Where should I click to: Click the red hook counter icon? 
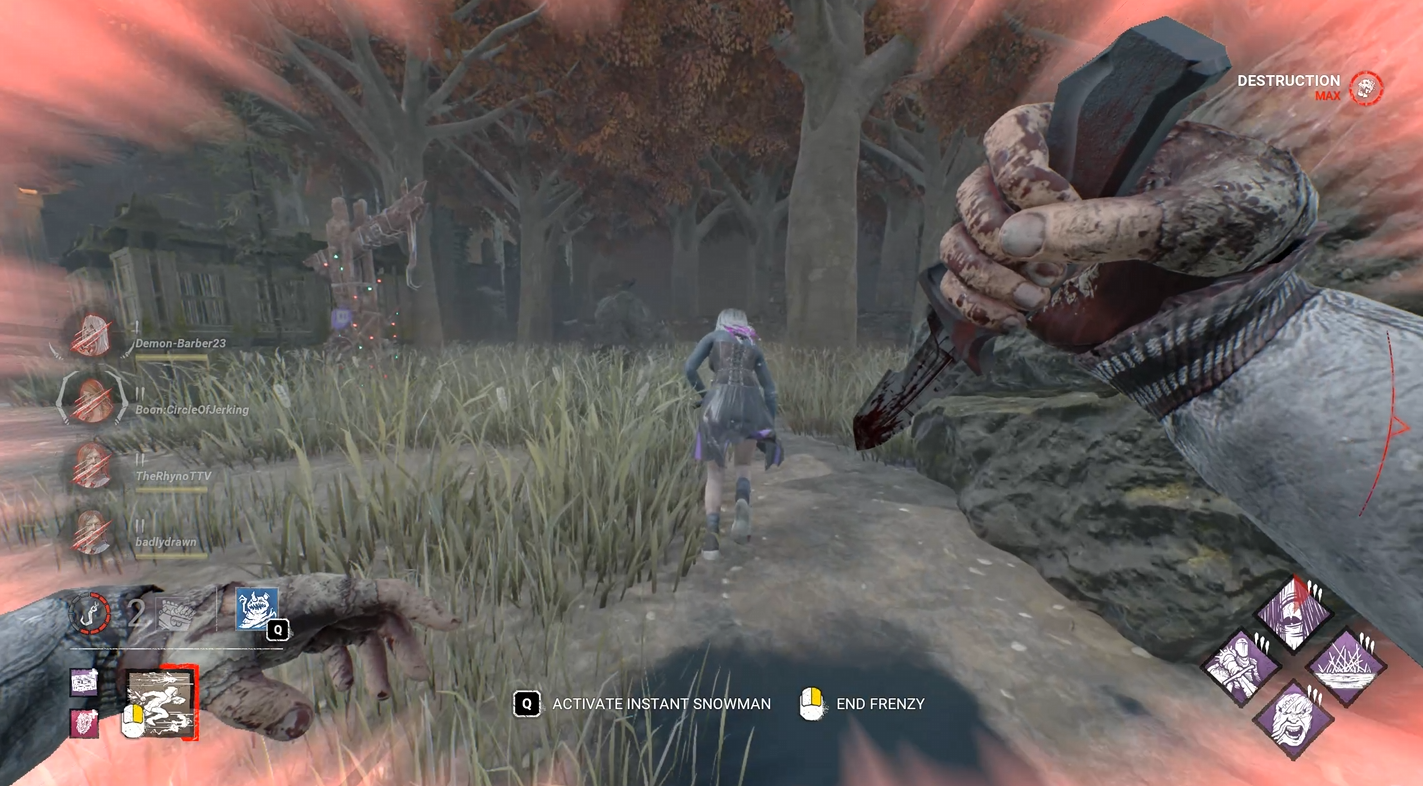click(91, 611)
